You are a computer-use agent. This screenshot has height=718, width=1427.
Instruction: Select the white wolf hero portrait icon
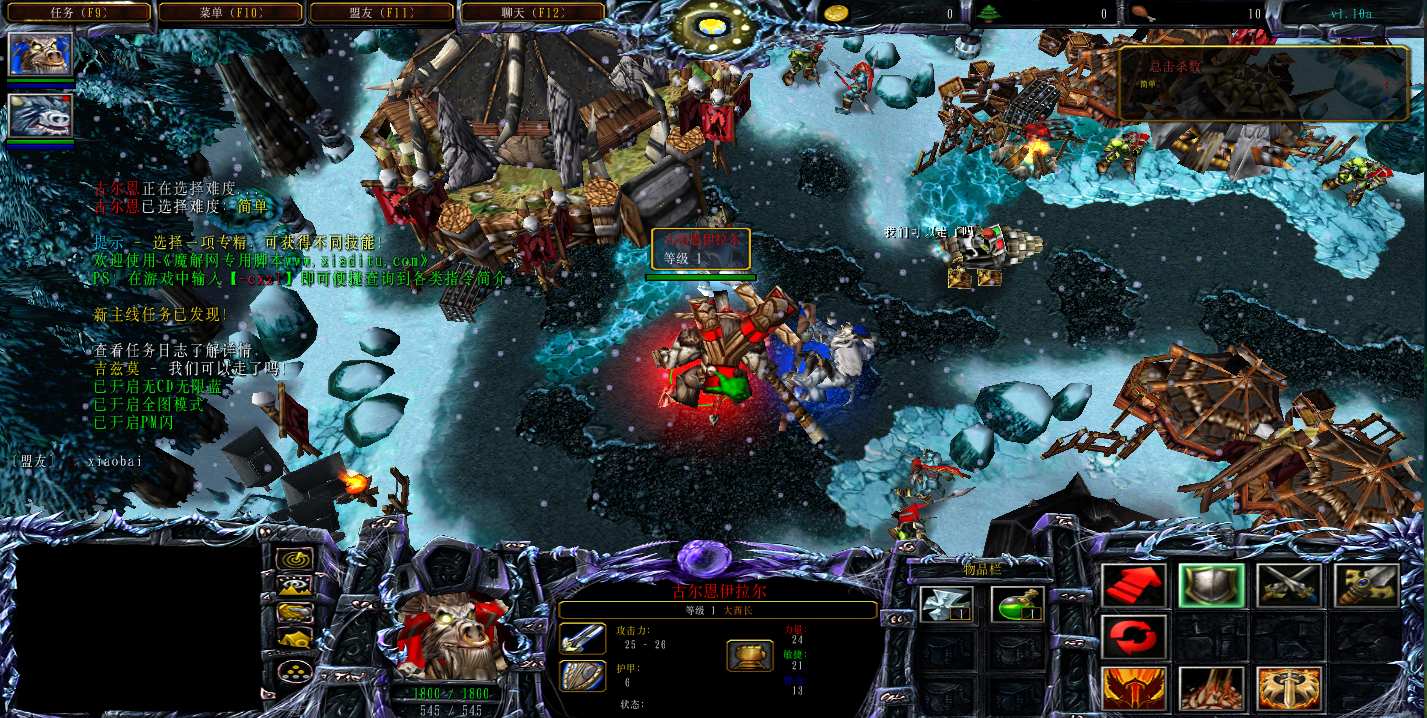(x=40, y=115)
